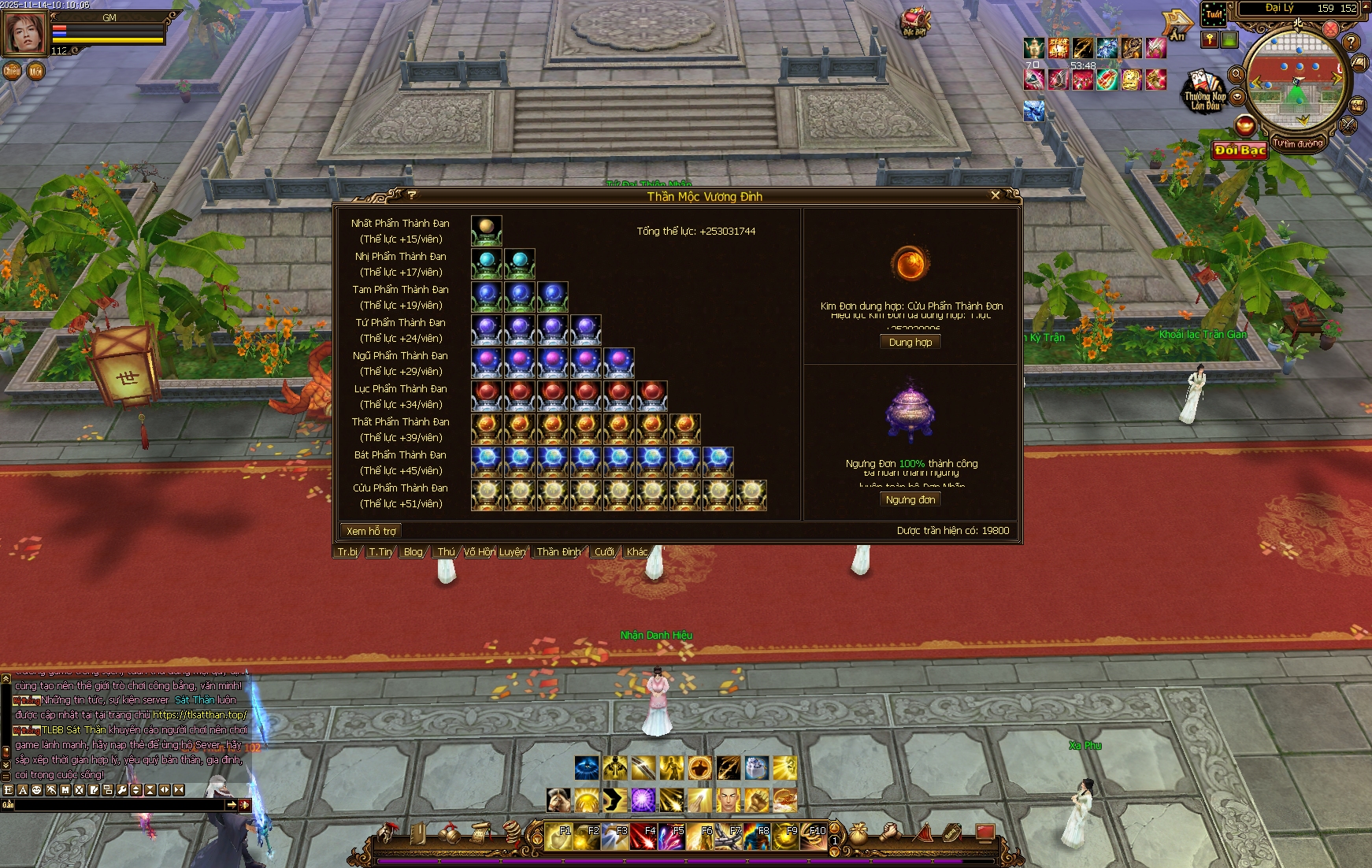The image size is (1372, 868).
Task: Switch to the Blog tab
Action: [x=413, y=552]
